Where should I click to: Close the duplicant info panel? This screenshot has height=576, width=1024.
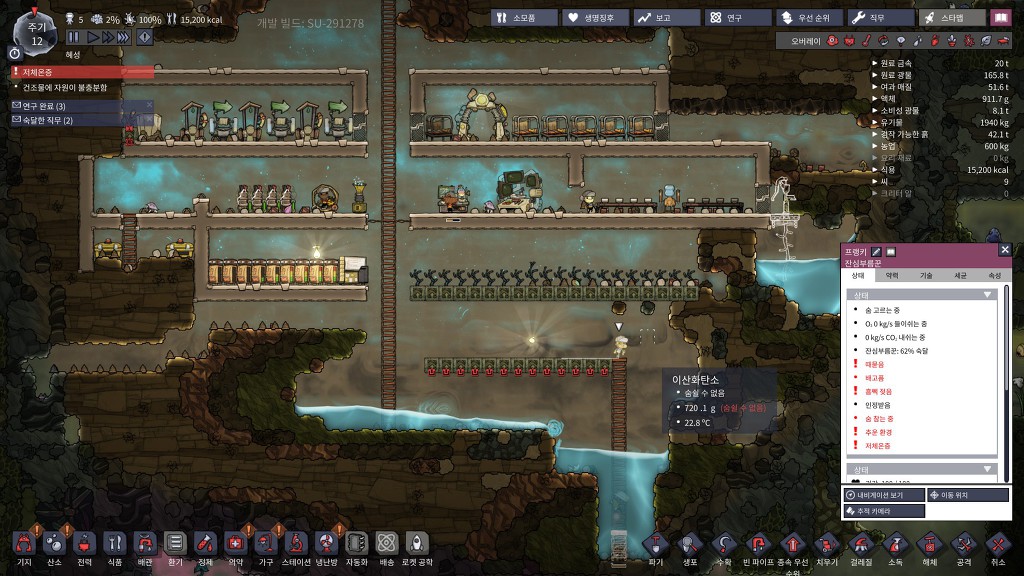point(1004,250)
